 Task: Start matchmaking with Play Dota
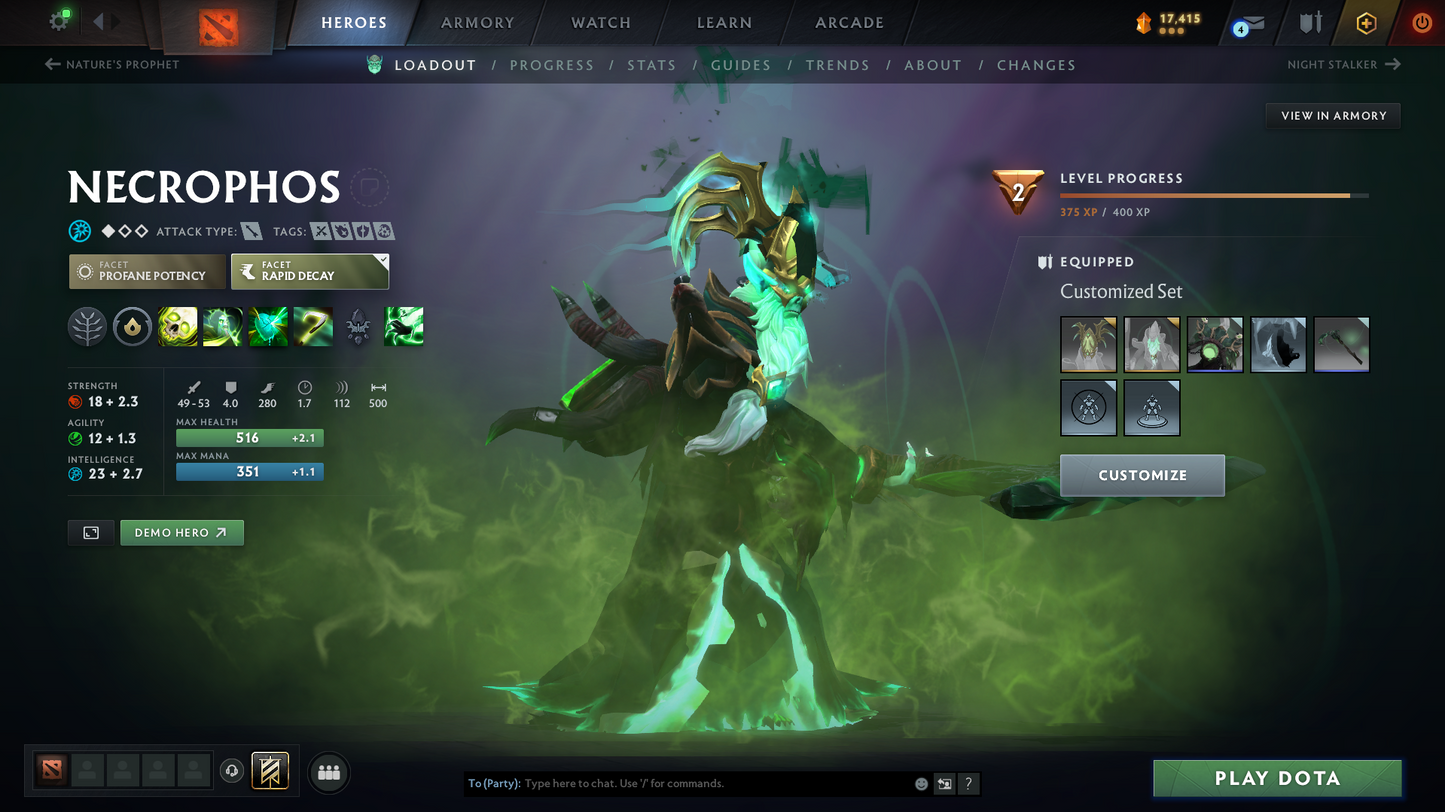[x=1276, y=778]
